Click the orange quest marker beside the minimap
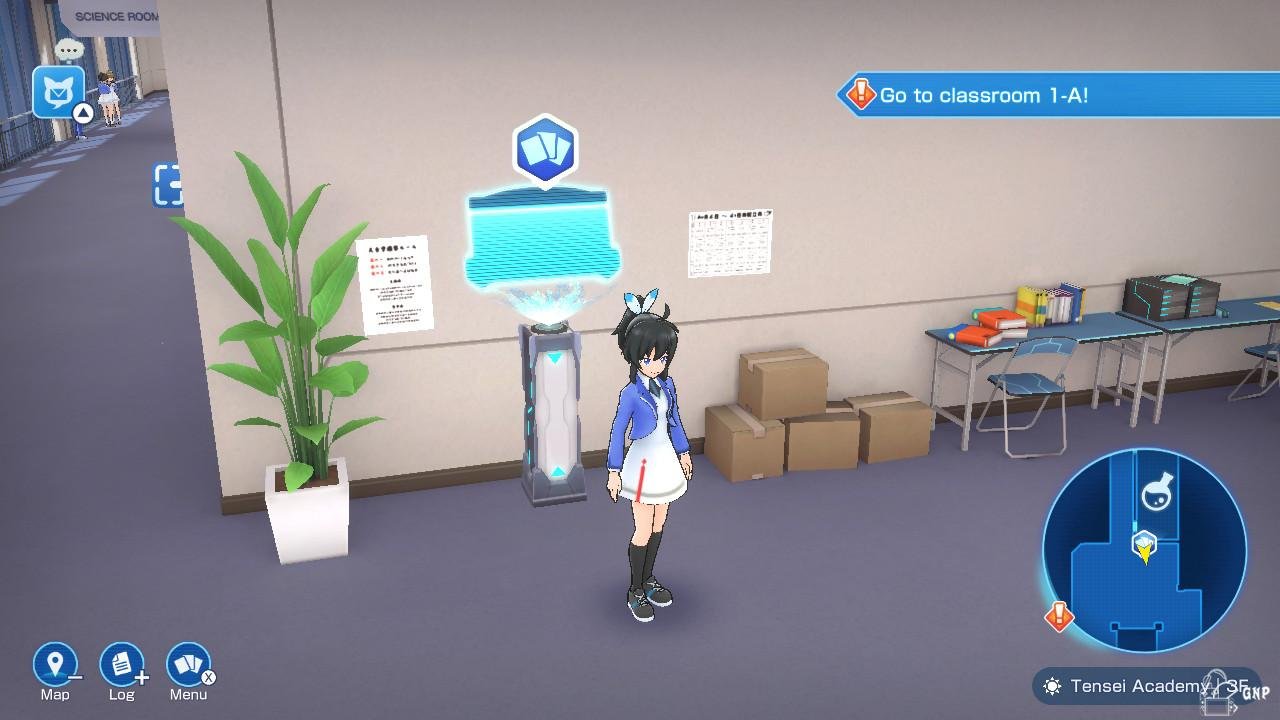 click(1059, 616)
